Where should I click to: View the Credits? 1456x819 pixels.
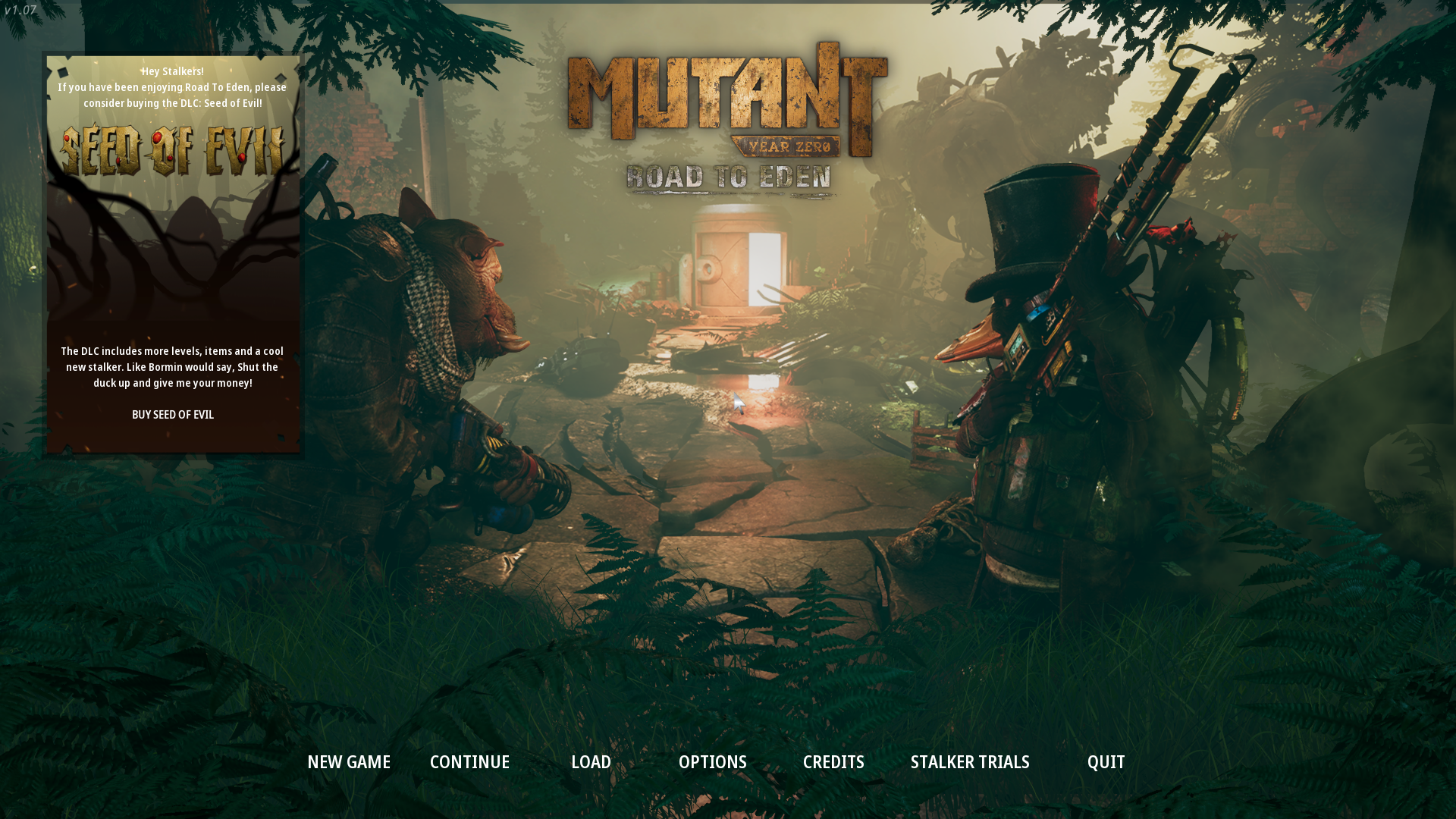coord(833,762)
